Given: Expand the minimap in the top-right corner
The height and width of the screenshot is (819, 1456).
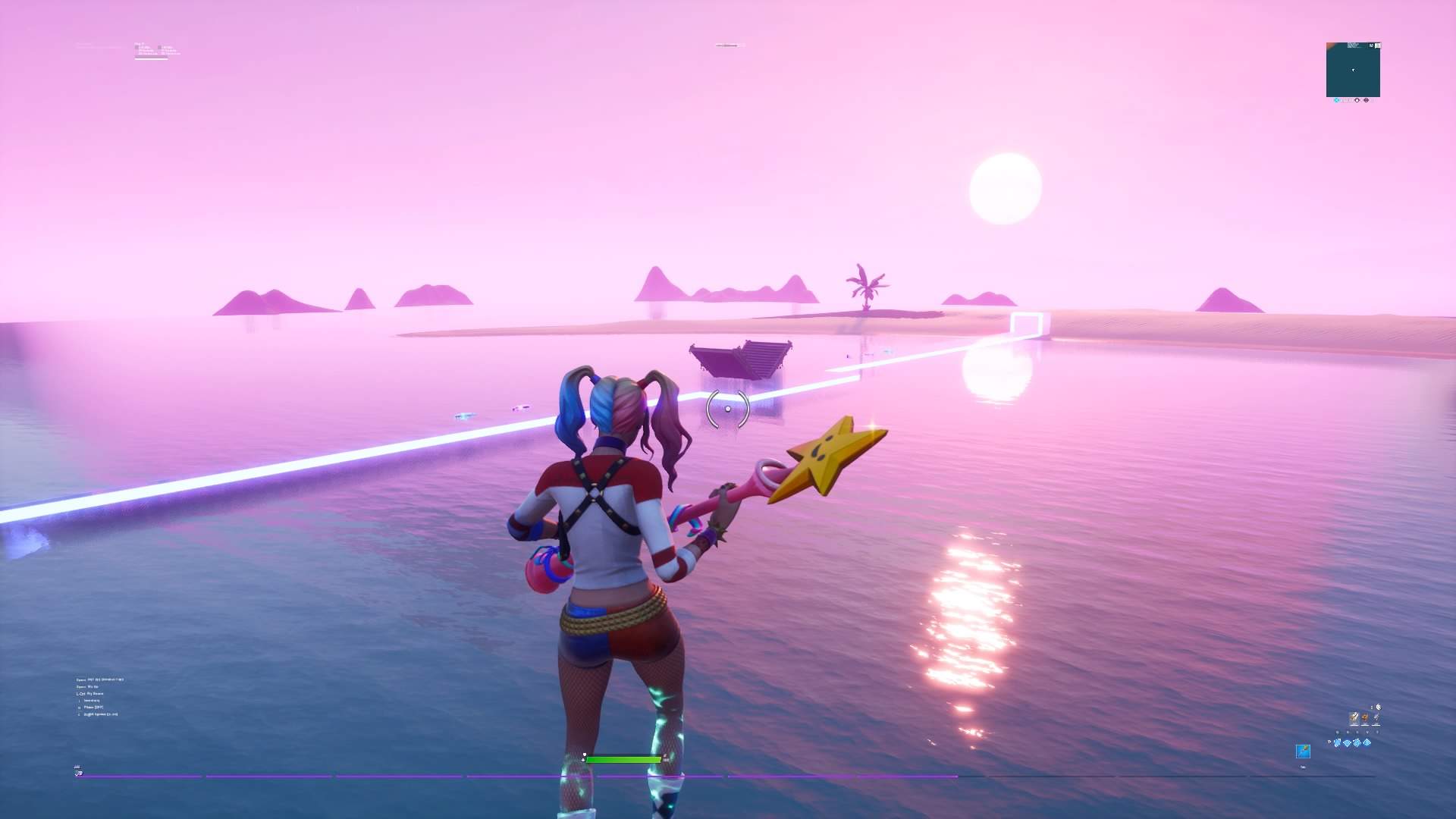Looking at the screenshot, I should coord(1371,45).
